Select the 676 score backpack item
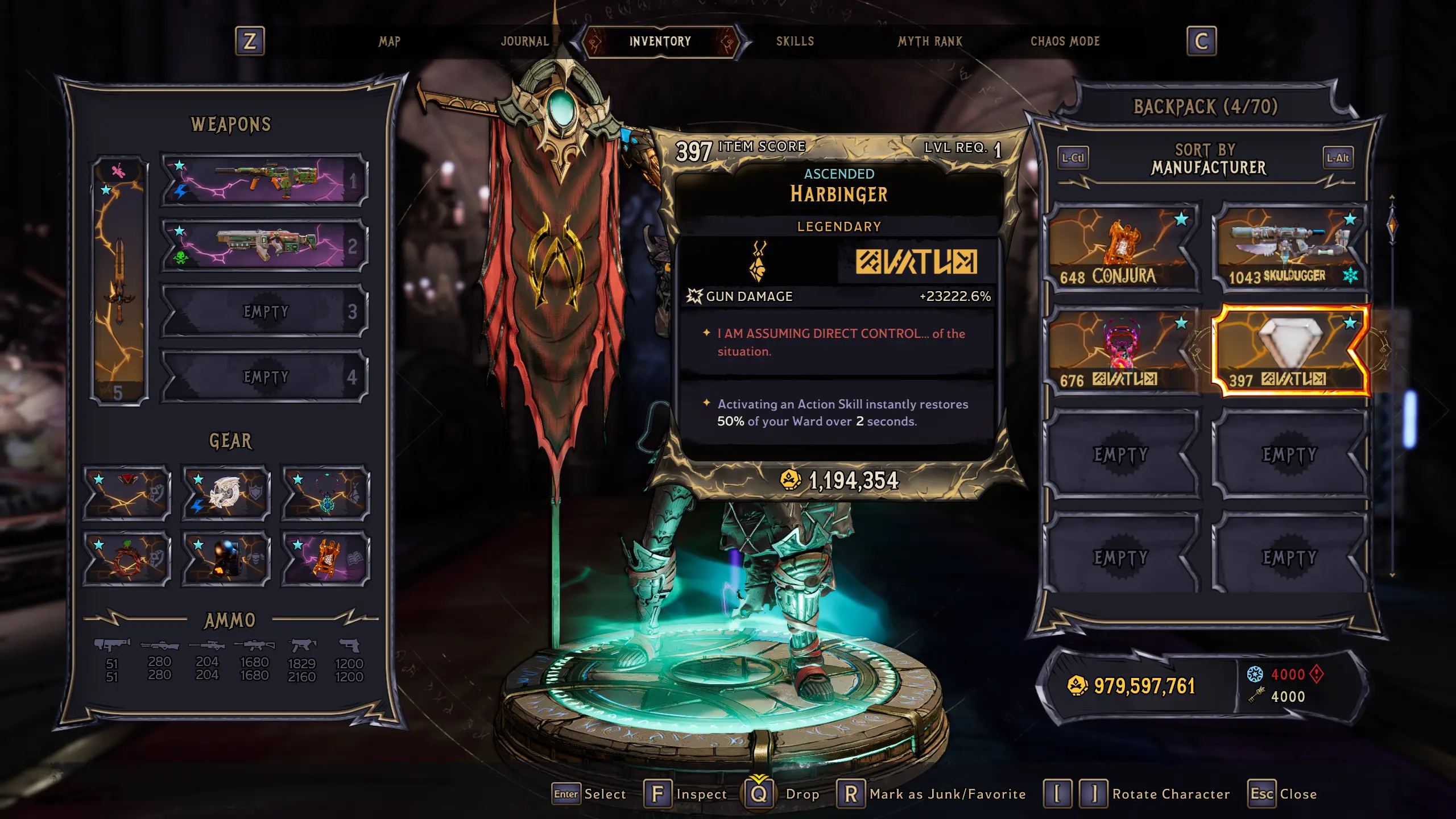 pos(1122,351)
